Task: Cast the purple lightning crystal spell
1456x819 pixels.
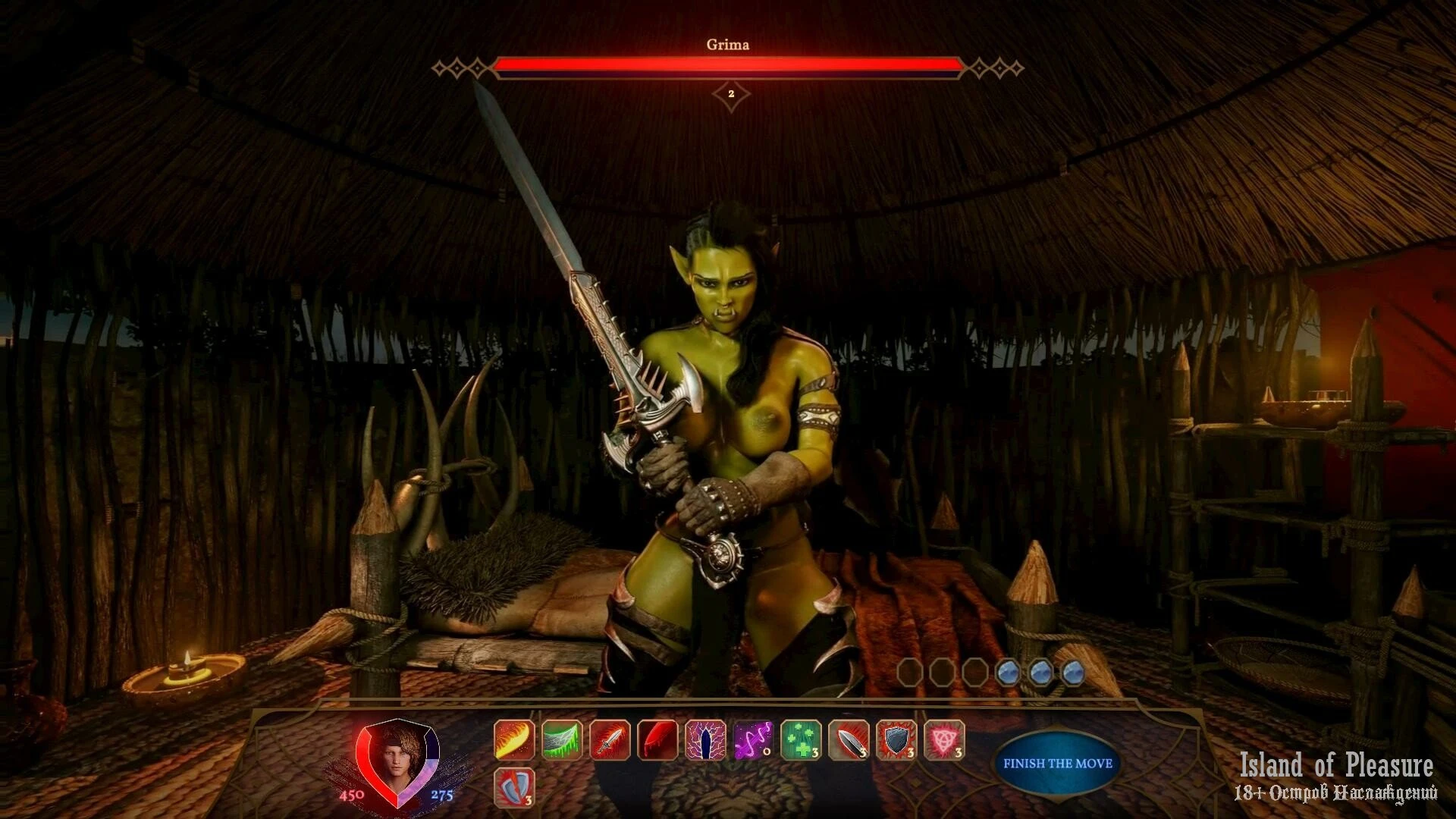Action: (705, 740)
